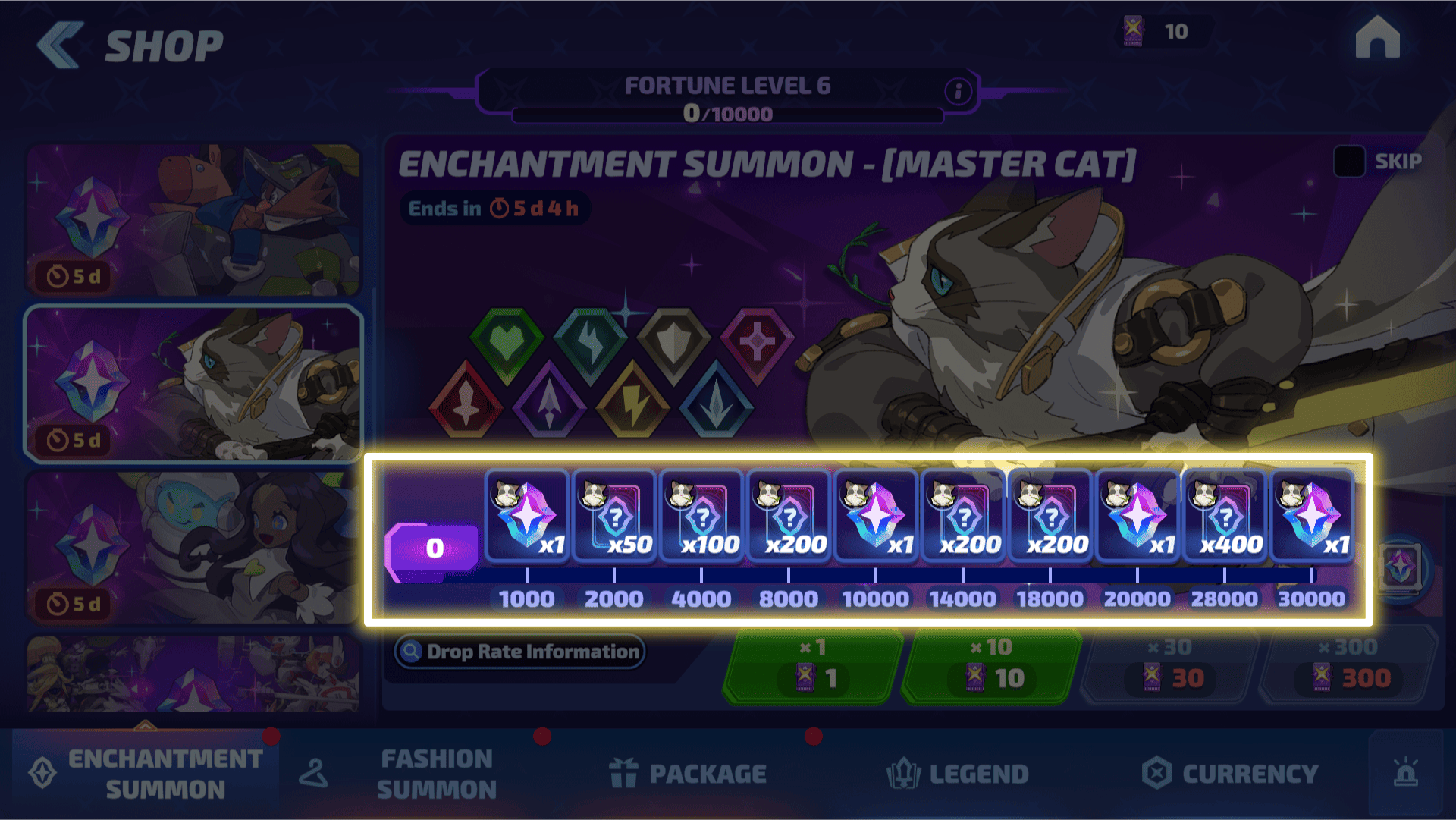Viewport: 1456px width, 820px height.
Task: Open Fortune Level info
Action: point(958,92)
